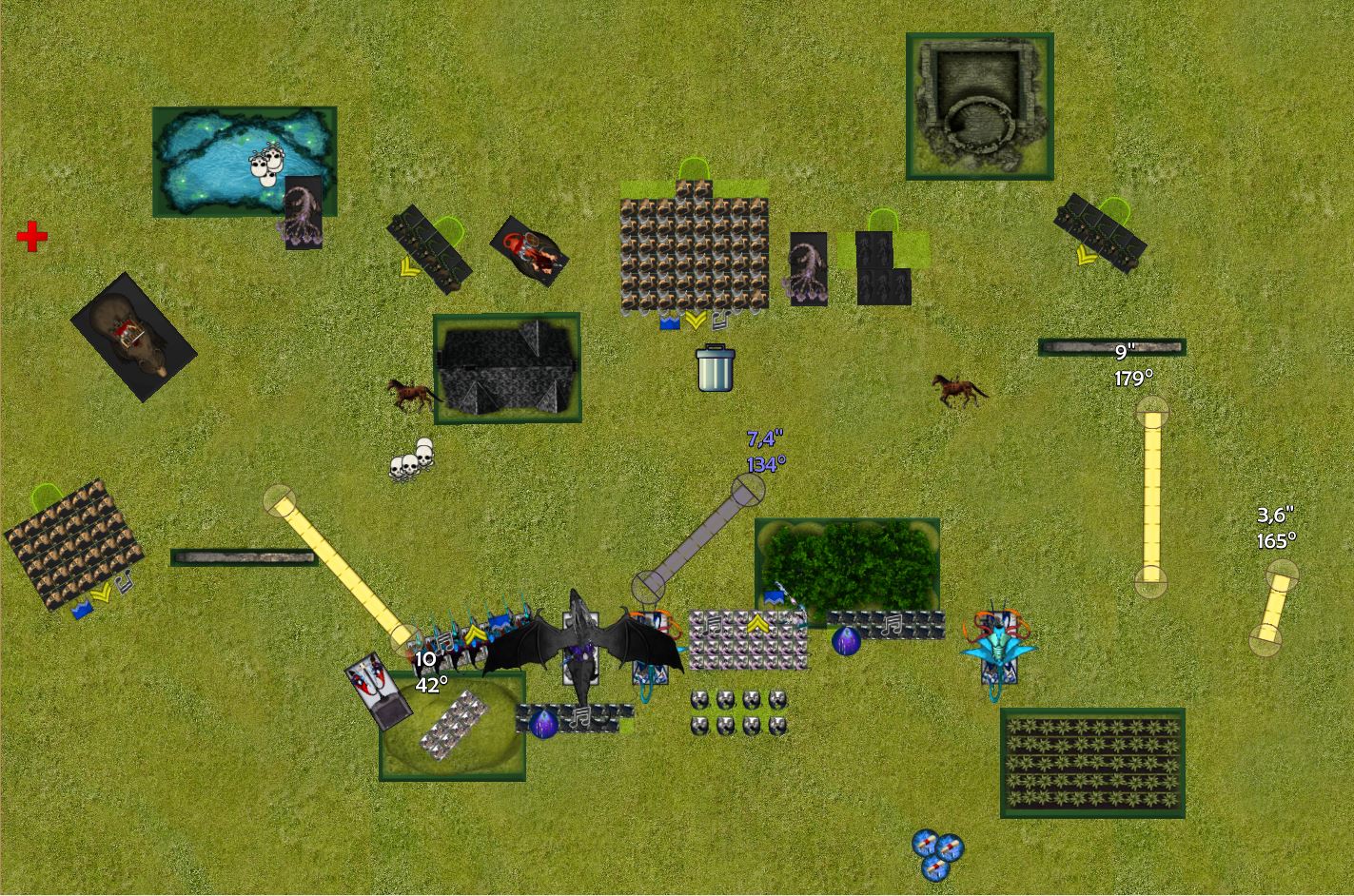Select the red cross marker
This screenshot has width=1354, height=896.
(32, 237)
